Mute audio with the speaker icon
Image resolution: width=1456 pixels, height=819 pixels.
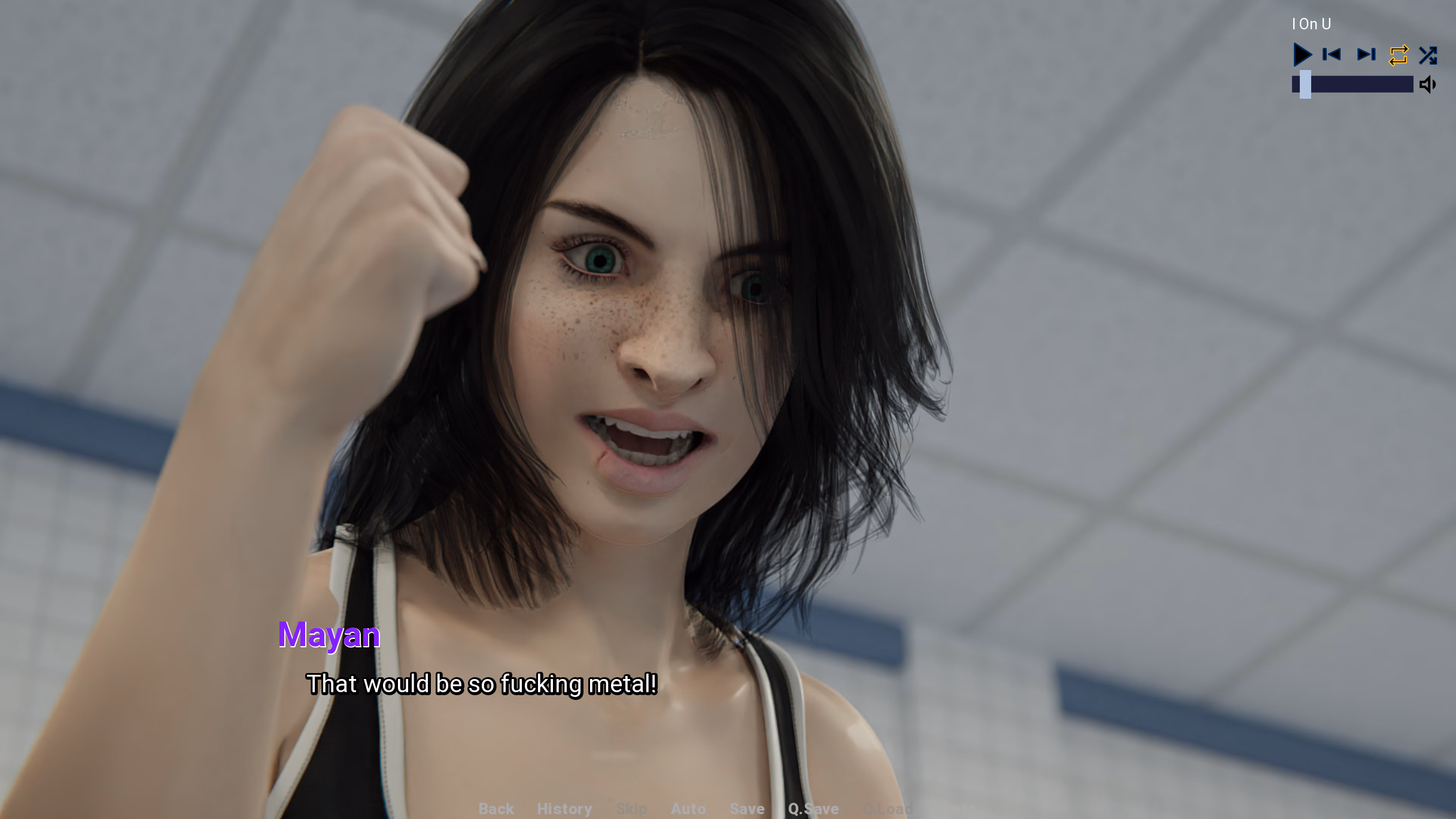pyautogui.click(x=1428, y=84)
